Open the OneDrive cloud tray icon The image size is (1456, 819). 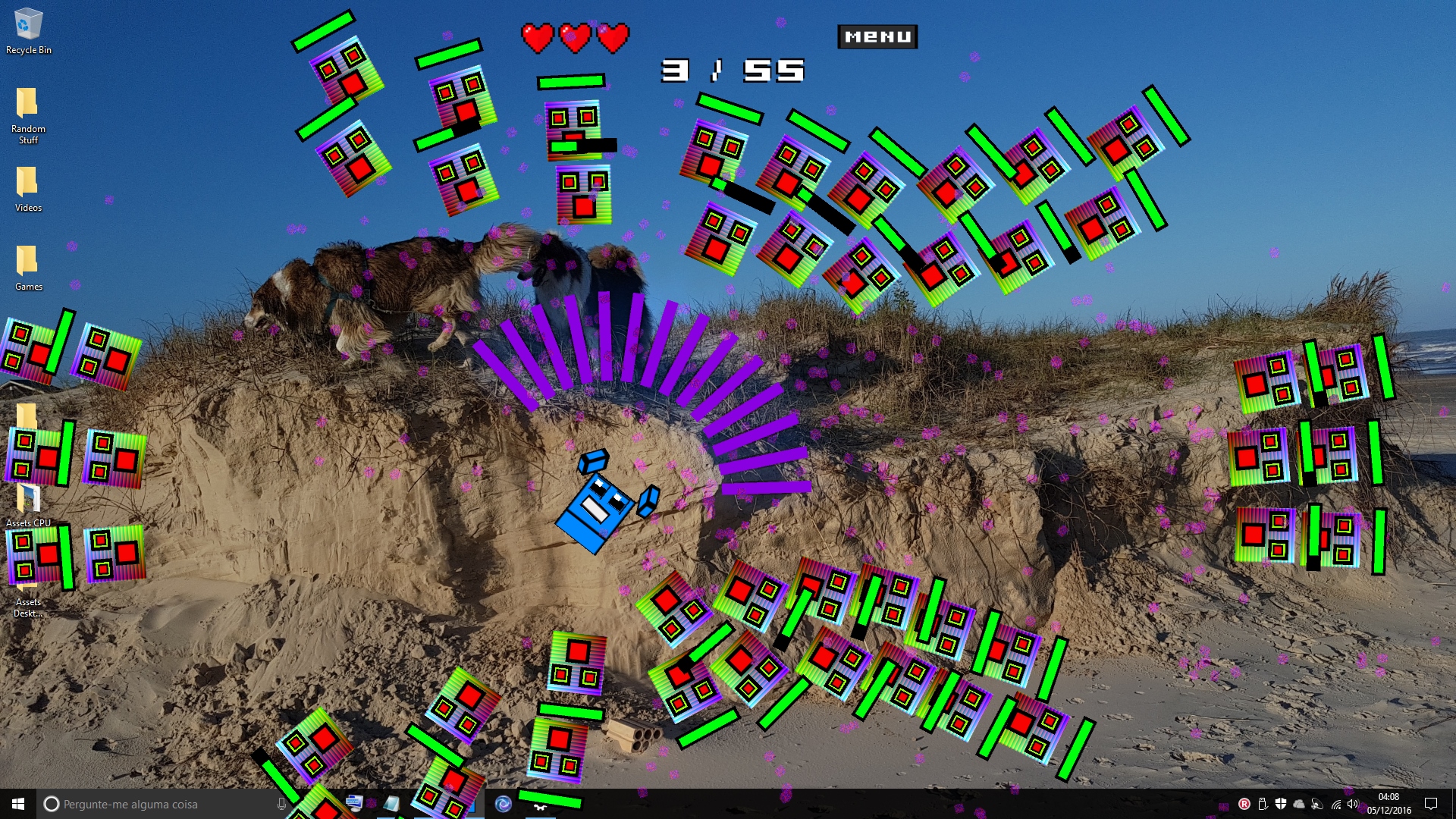tap(1298, 804)
